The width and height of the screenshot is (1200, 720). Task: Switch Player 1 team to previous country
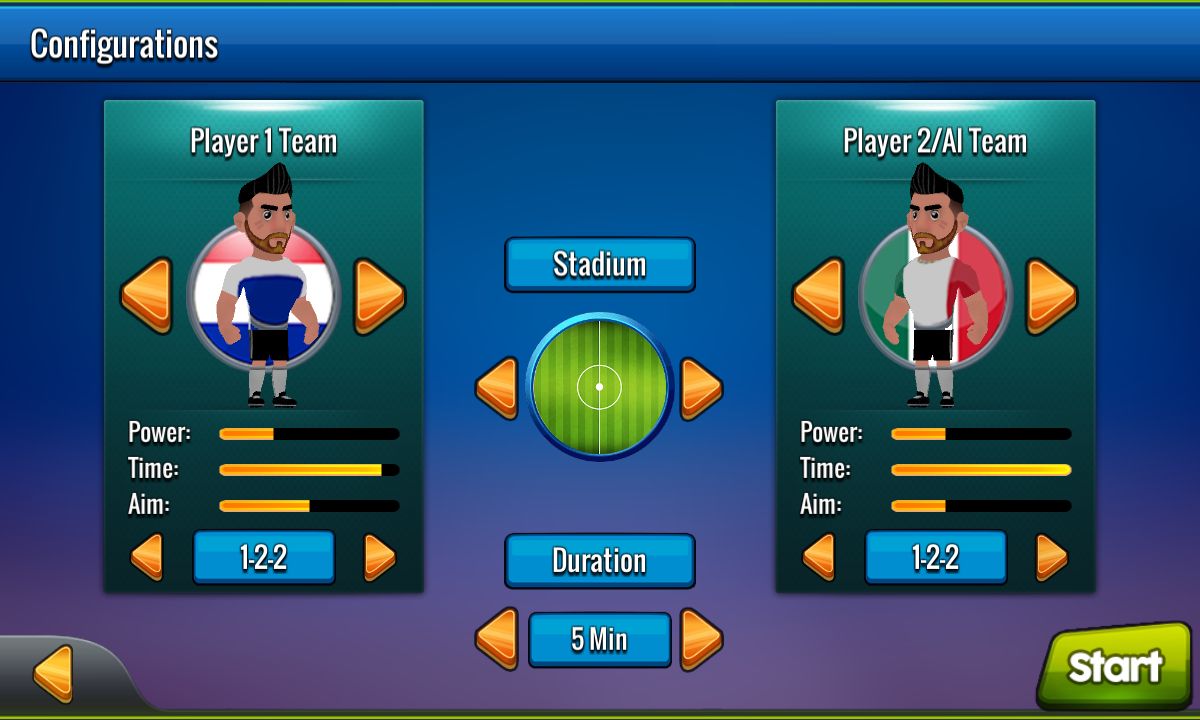click(x=146, y=295)
